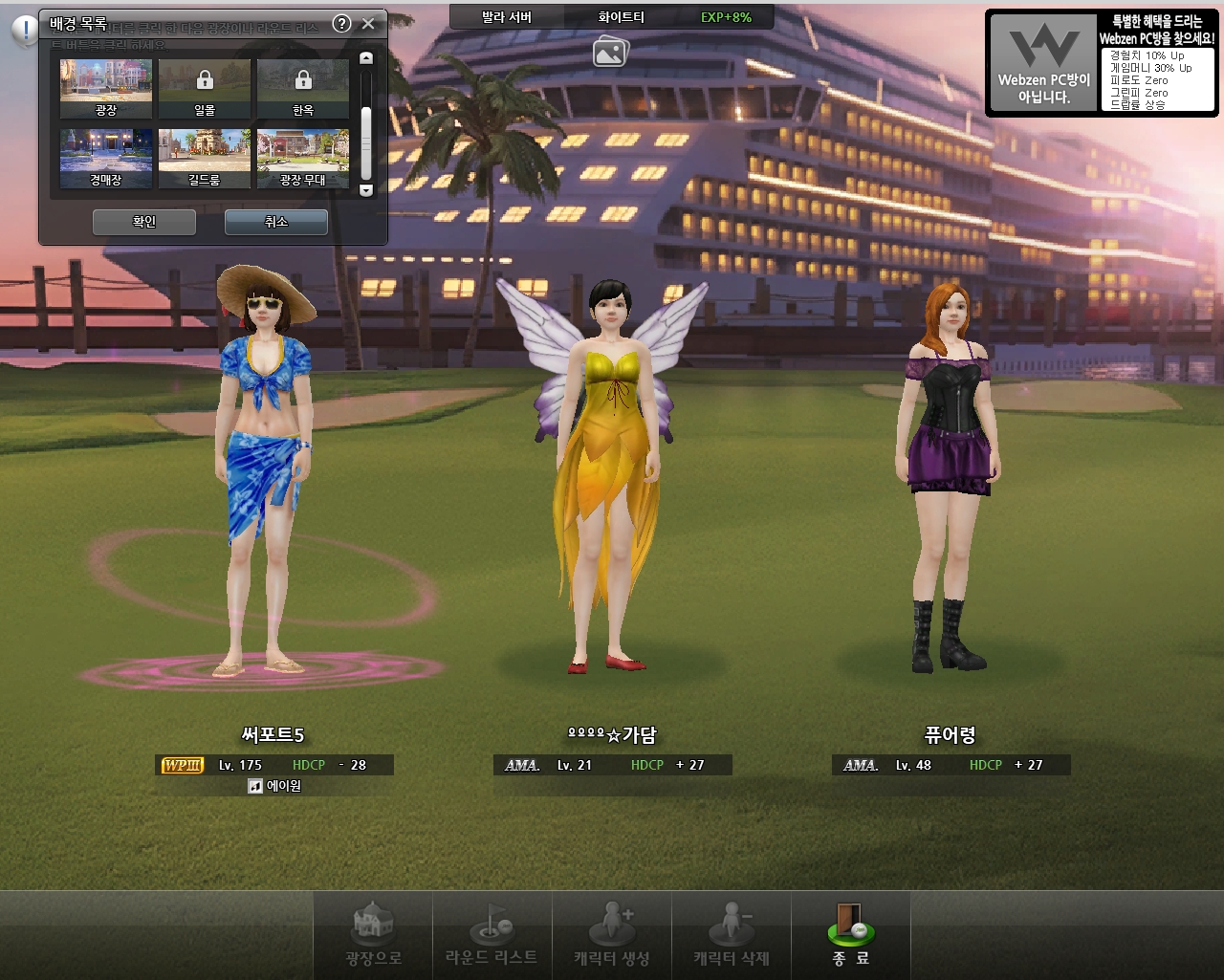
Task: Delete a character with 캐릭터 삭제
Action: pyautogui.click(x=732, y=935)
